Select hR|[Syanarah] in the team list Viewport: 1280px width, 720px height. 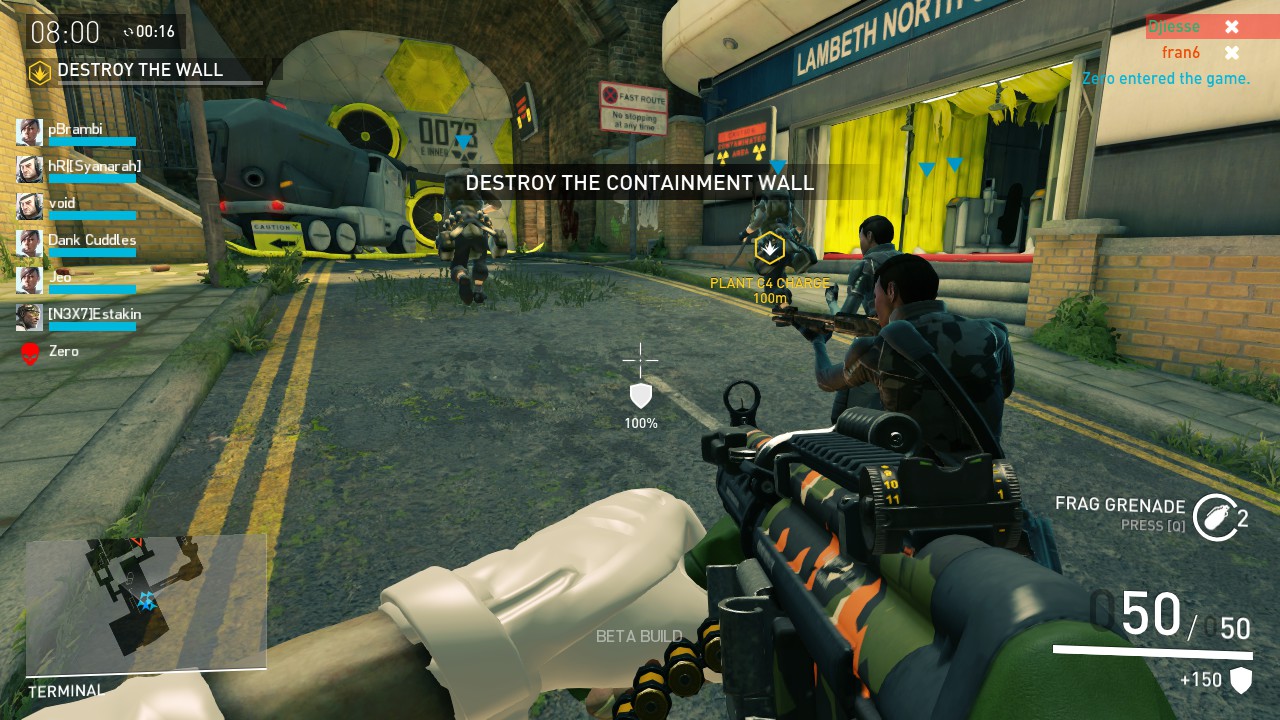click(94, 169)
